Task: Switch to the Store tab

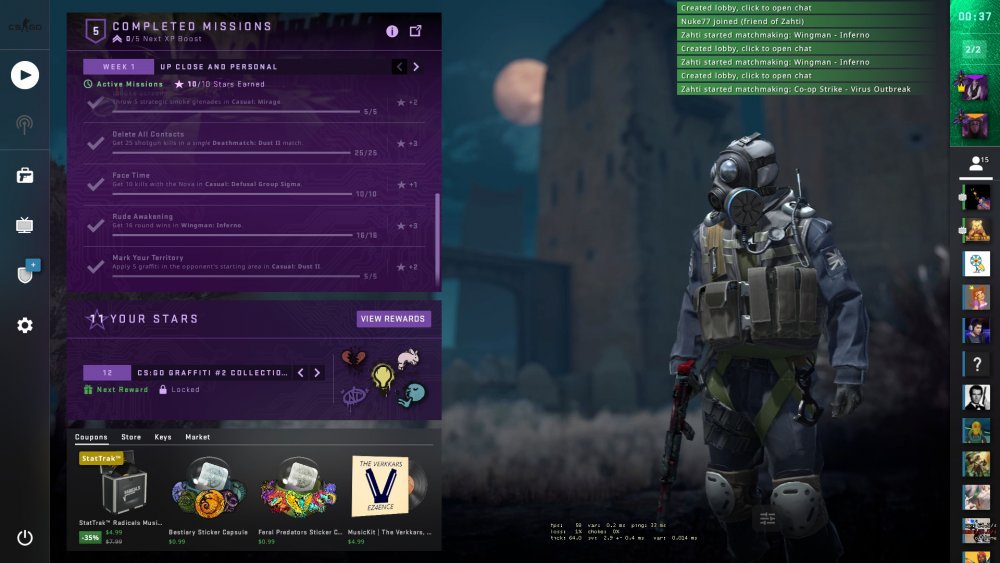Action: tap(131, 437)
